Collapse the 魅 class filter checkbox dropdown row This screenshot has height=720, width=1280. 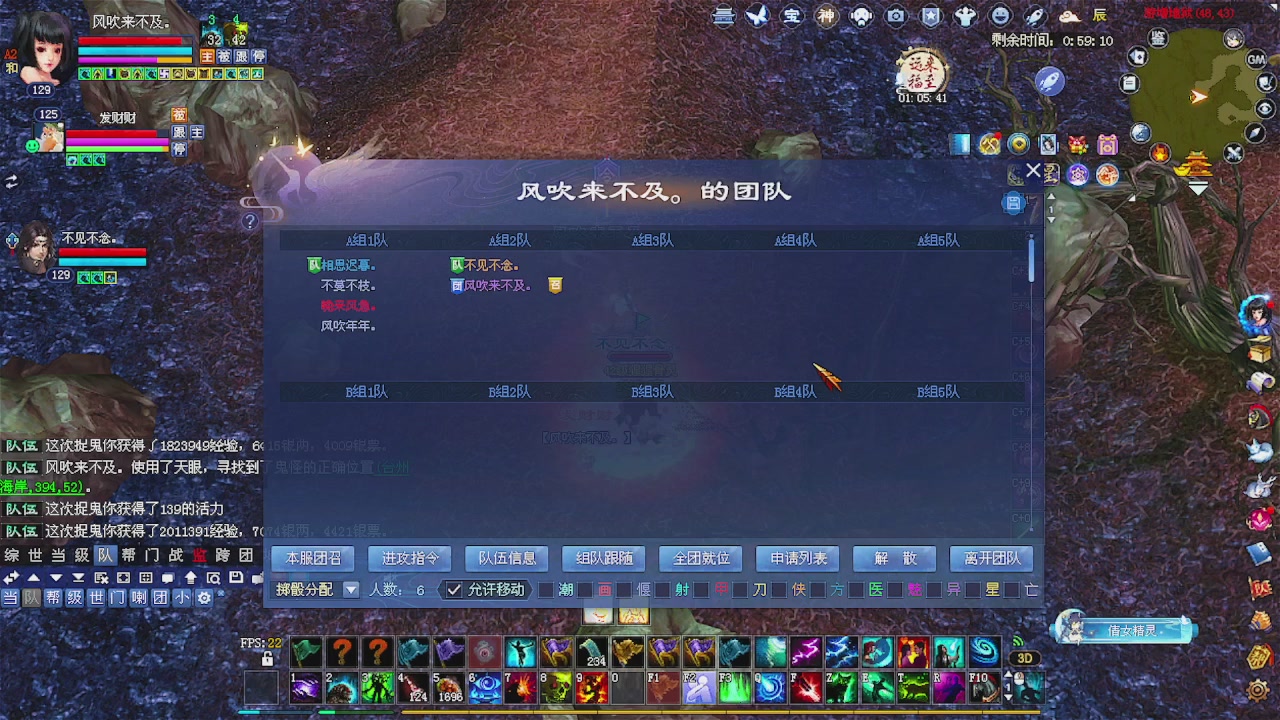(897, 590)
